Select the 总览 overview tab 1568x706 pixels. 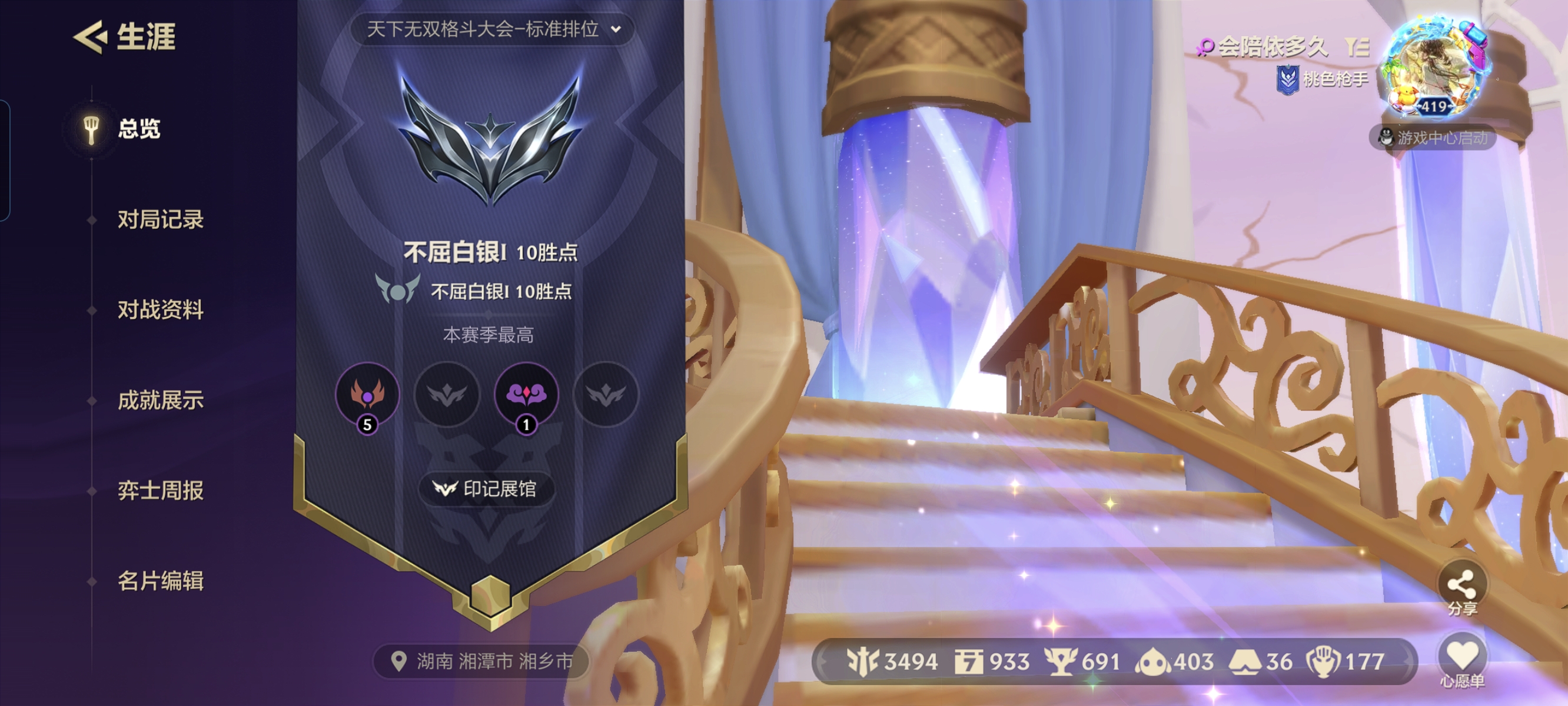tap(139, 129)
